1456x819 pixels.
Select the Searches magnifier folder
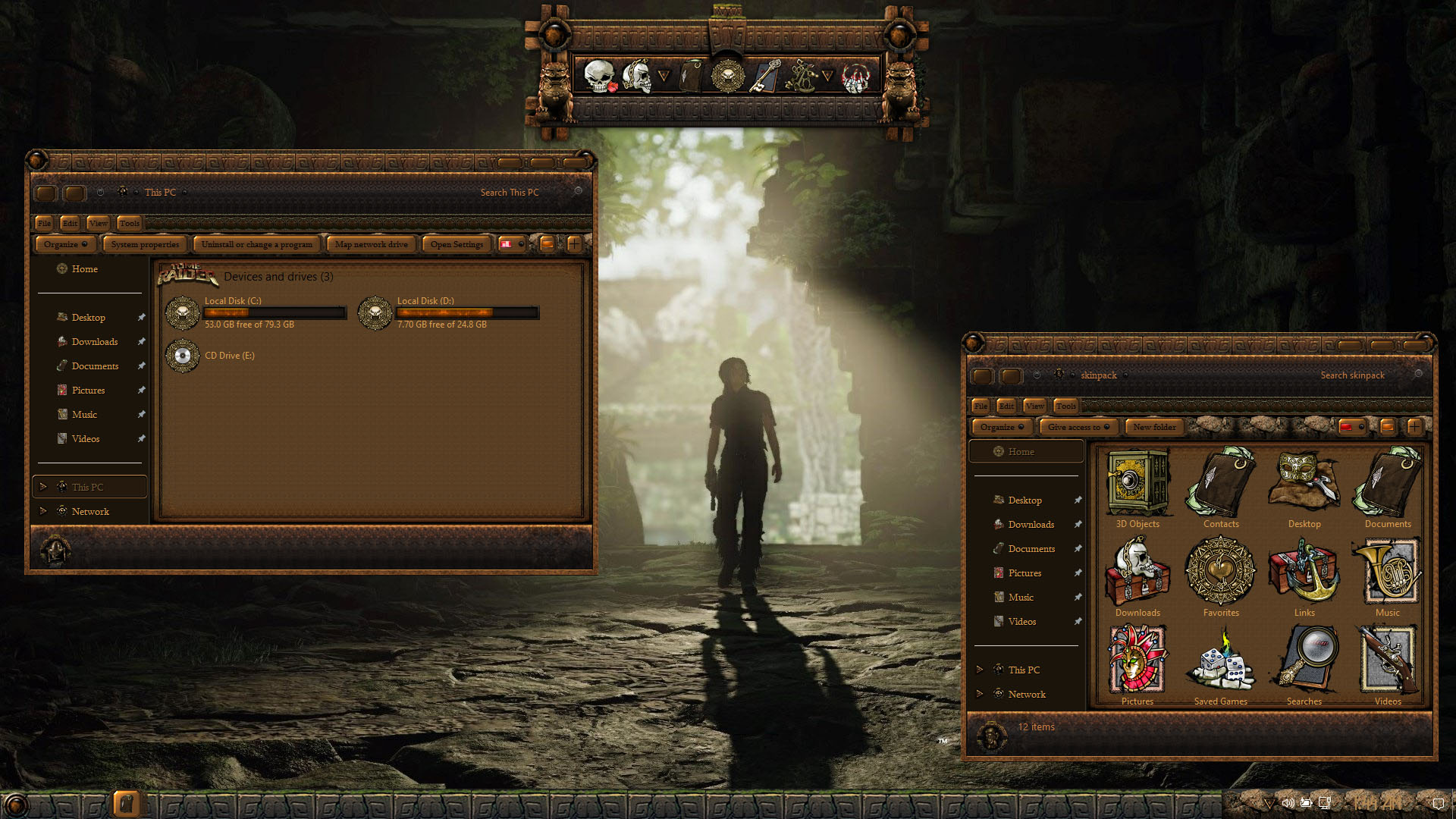tap(1304, 661)
